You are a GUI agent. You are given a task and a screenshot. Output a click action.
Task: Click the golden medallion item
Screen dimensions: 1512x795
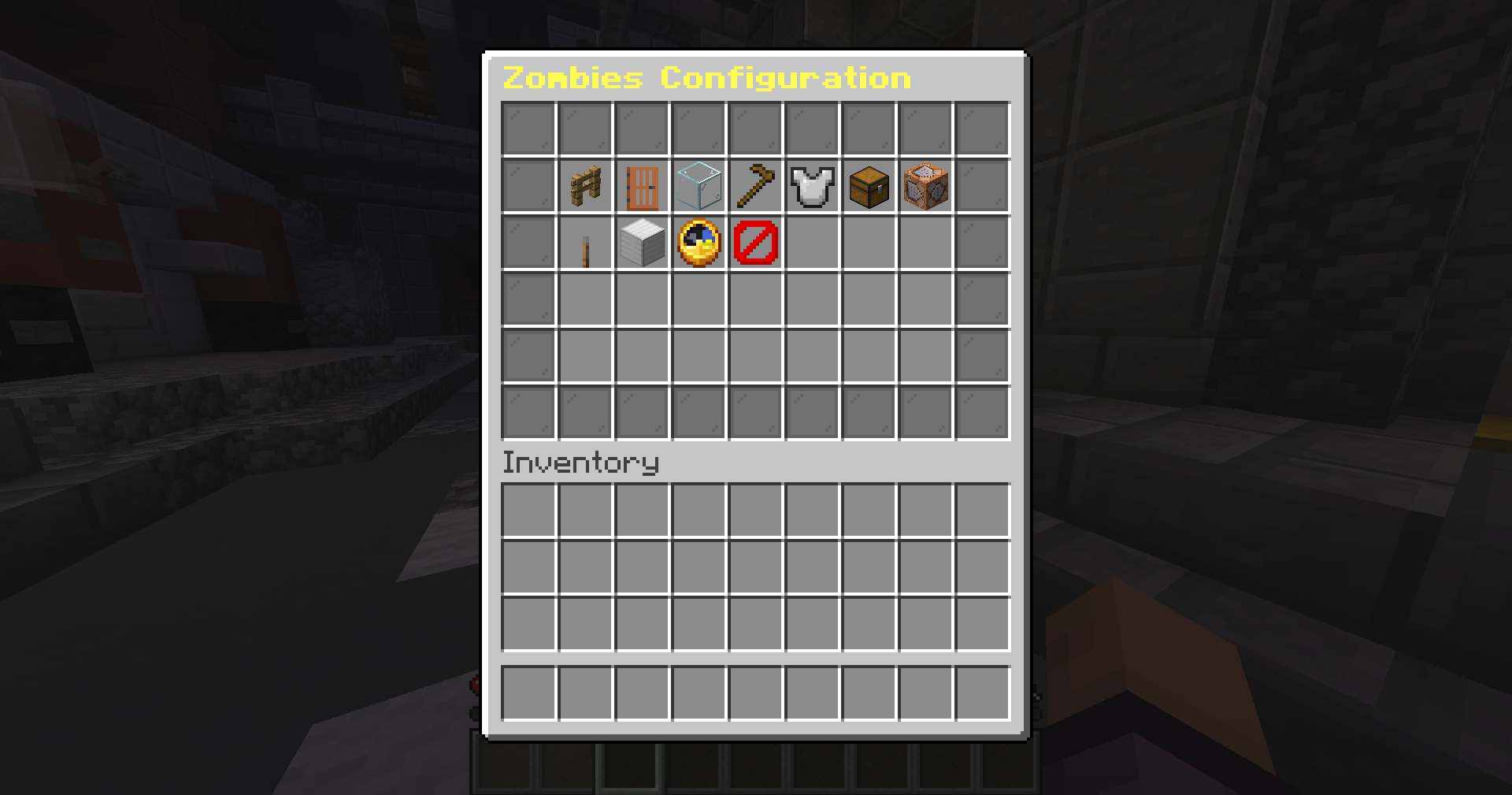point(699,241)
